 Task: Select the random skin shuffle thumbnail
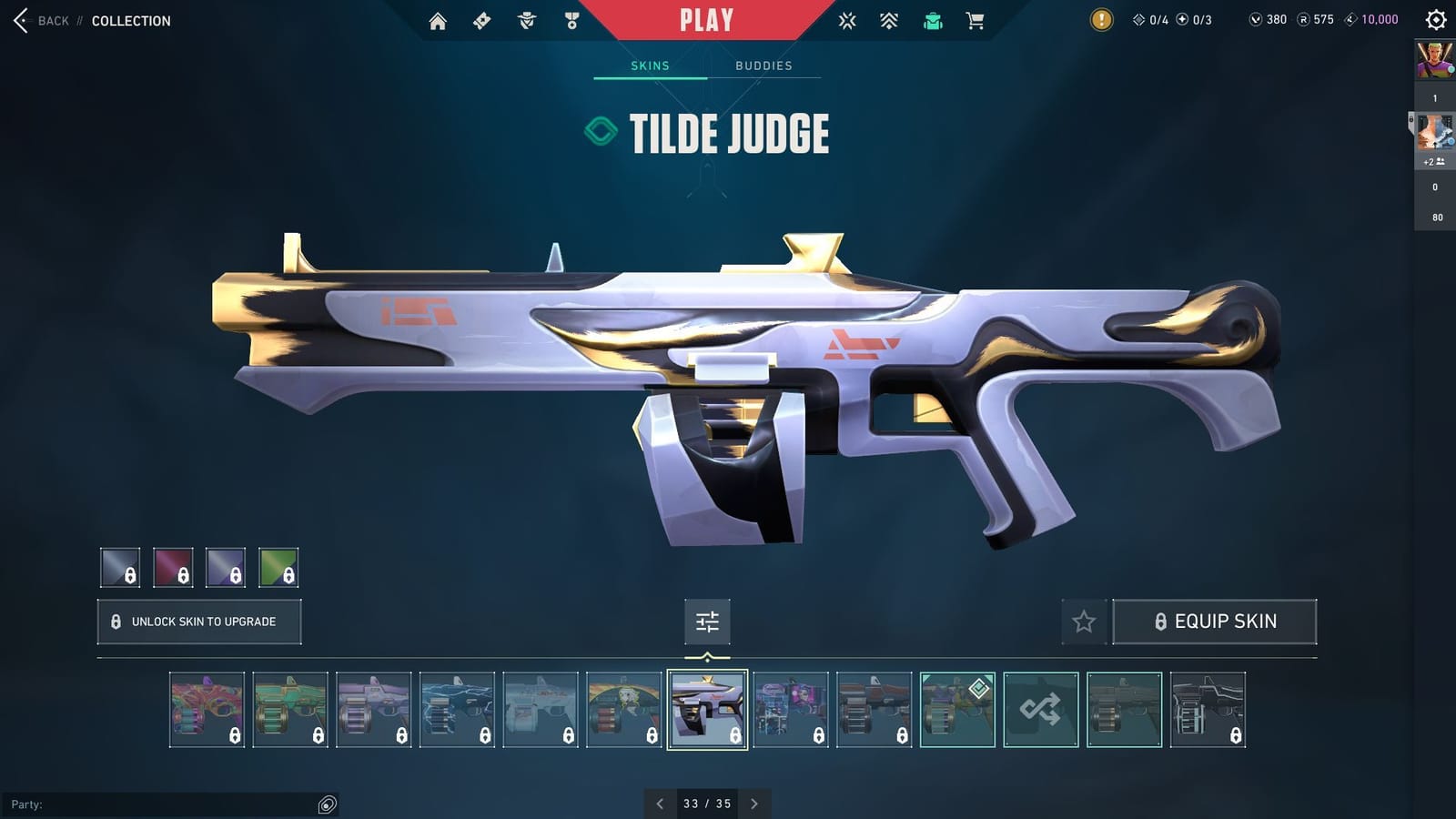click(1040, 710)
